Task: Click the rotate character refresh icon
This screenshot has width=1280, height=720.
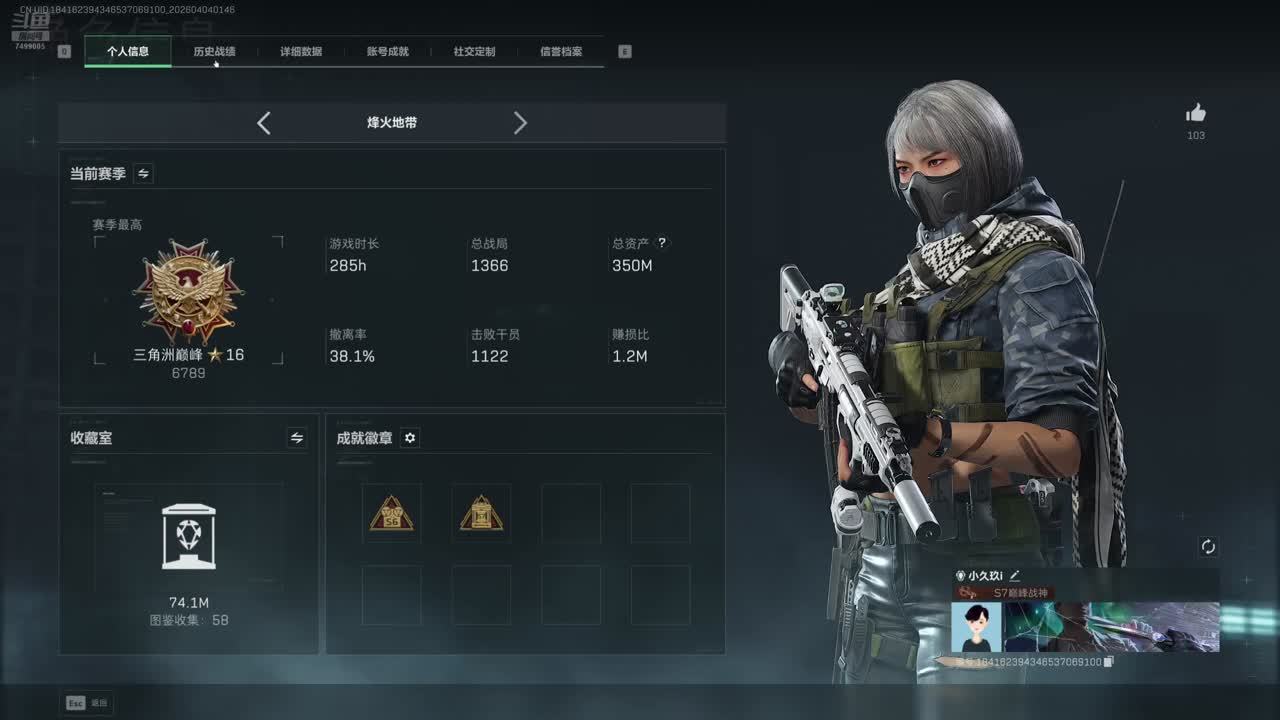Action: 1208,546
